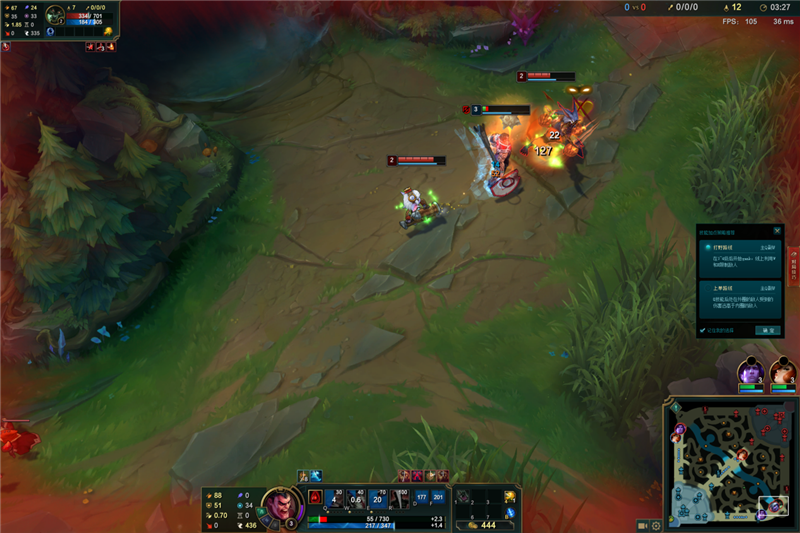
Task: Activate the W ability icon
Action: 355,497
